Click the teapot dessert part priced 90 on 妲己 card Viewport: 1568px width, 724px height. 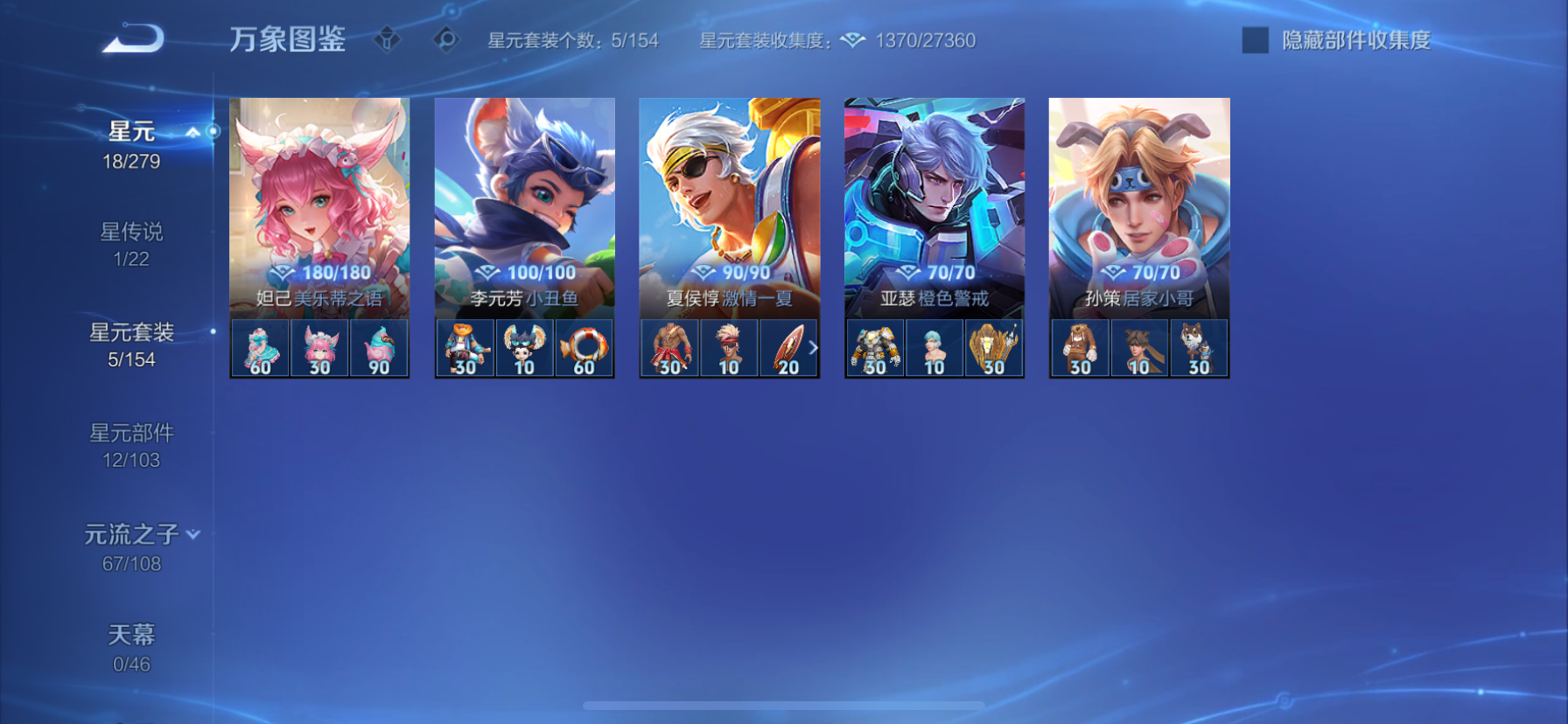(x=377, y=347)
